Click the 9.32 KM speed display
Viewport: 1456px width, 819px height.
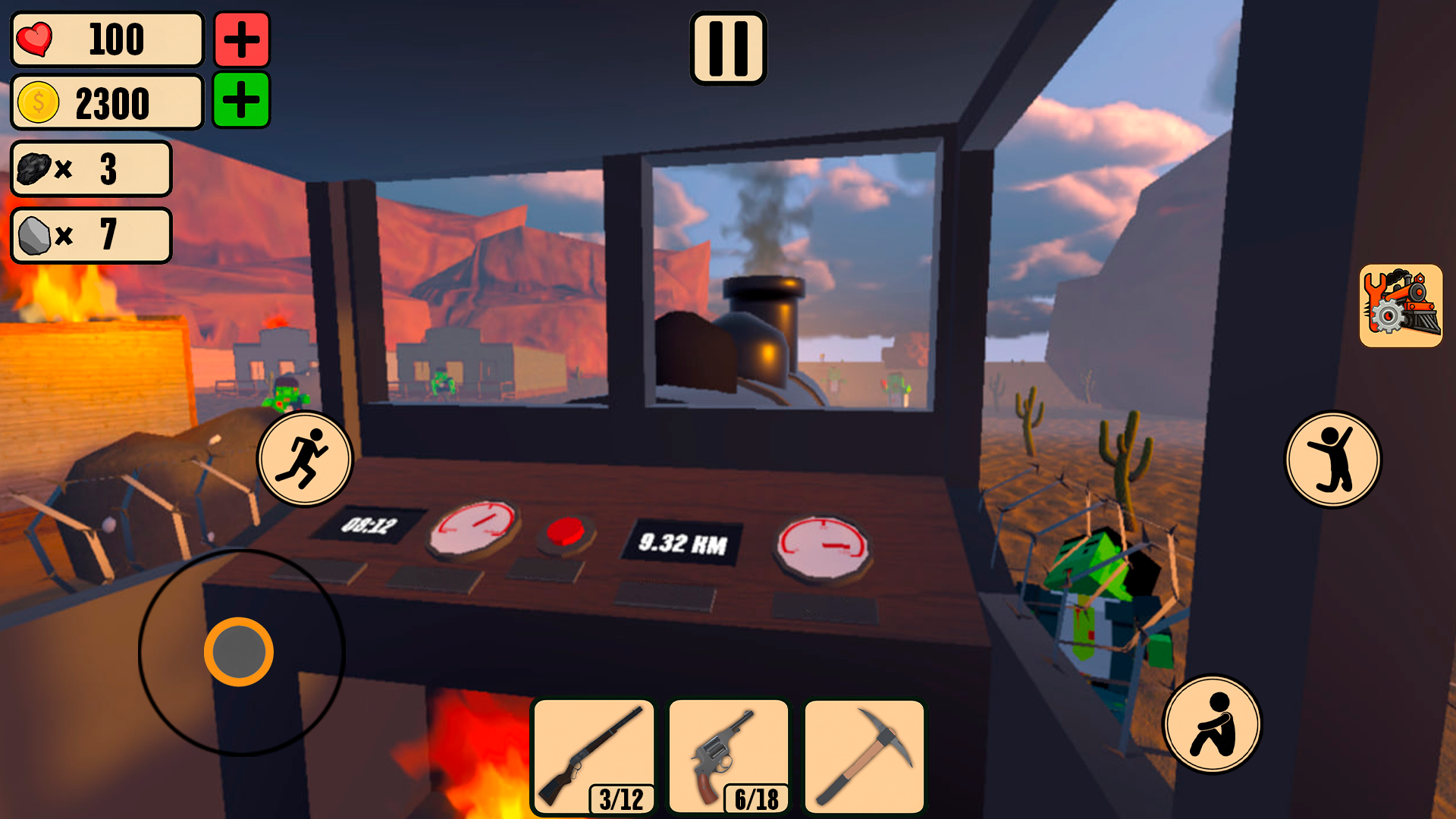pos(682,538)
